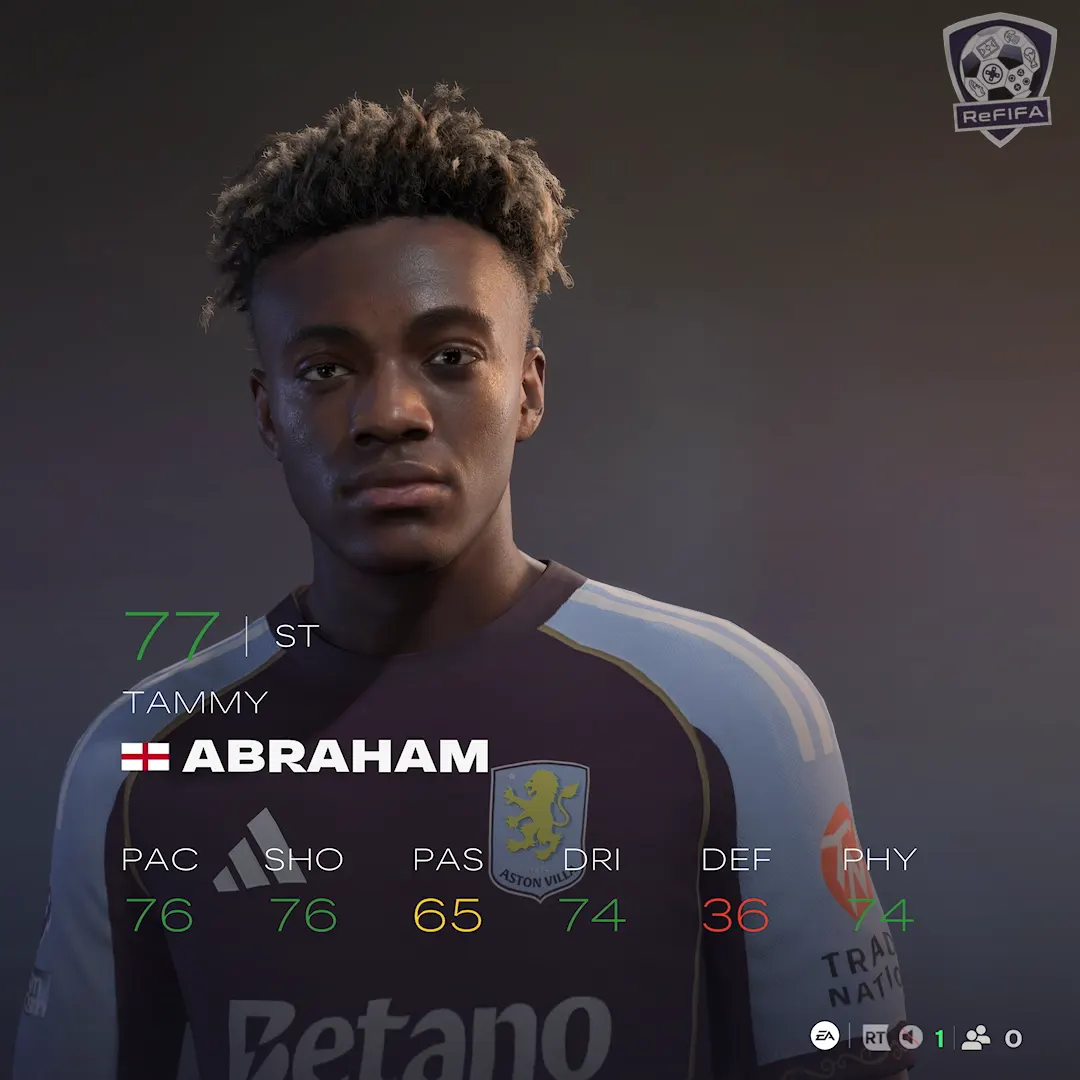Open the friends party icon

[975, 1038]
